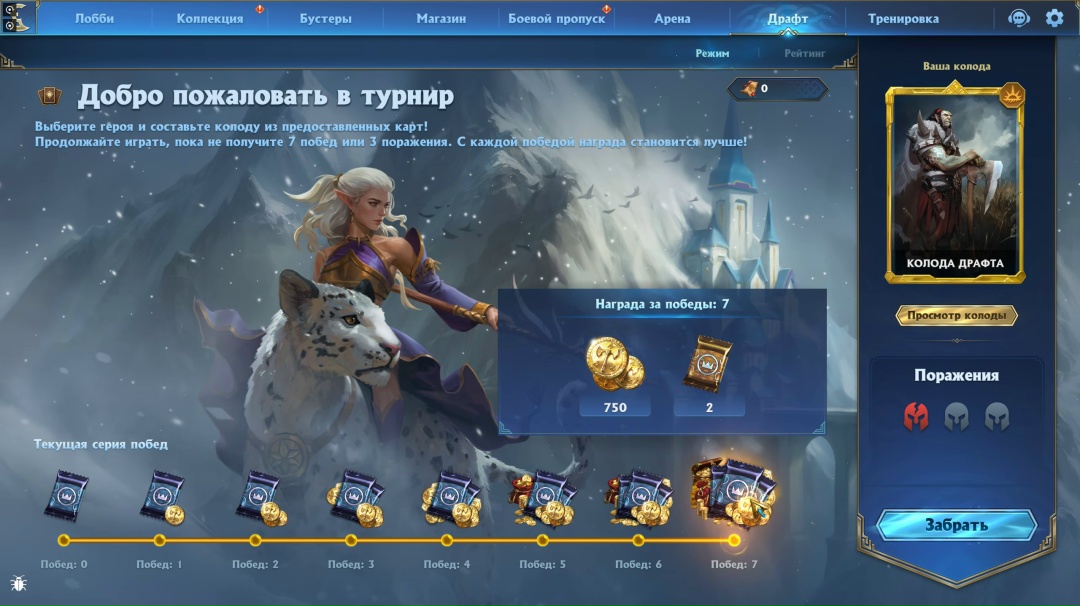Open the Лобби tab

coord(94,18)
